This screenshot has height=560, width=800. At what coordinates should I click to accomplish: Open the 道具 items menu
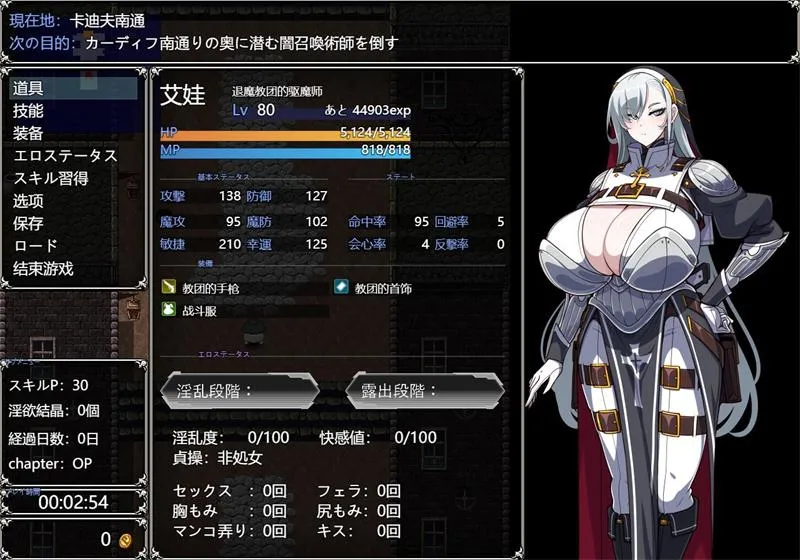28,89
